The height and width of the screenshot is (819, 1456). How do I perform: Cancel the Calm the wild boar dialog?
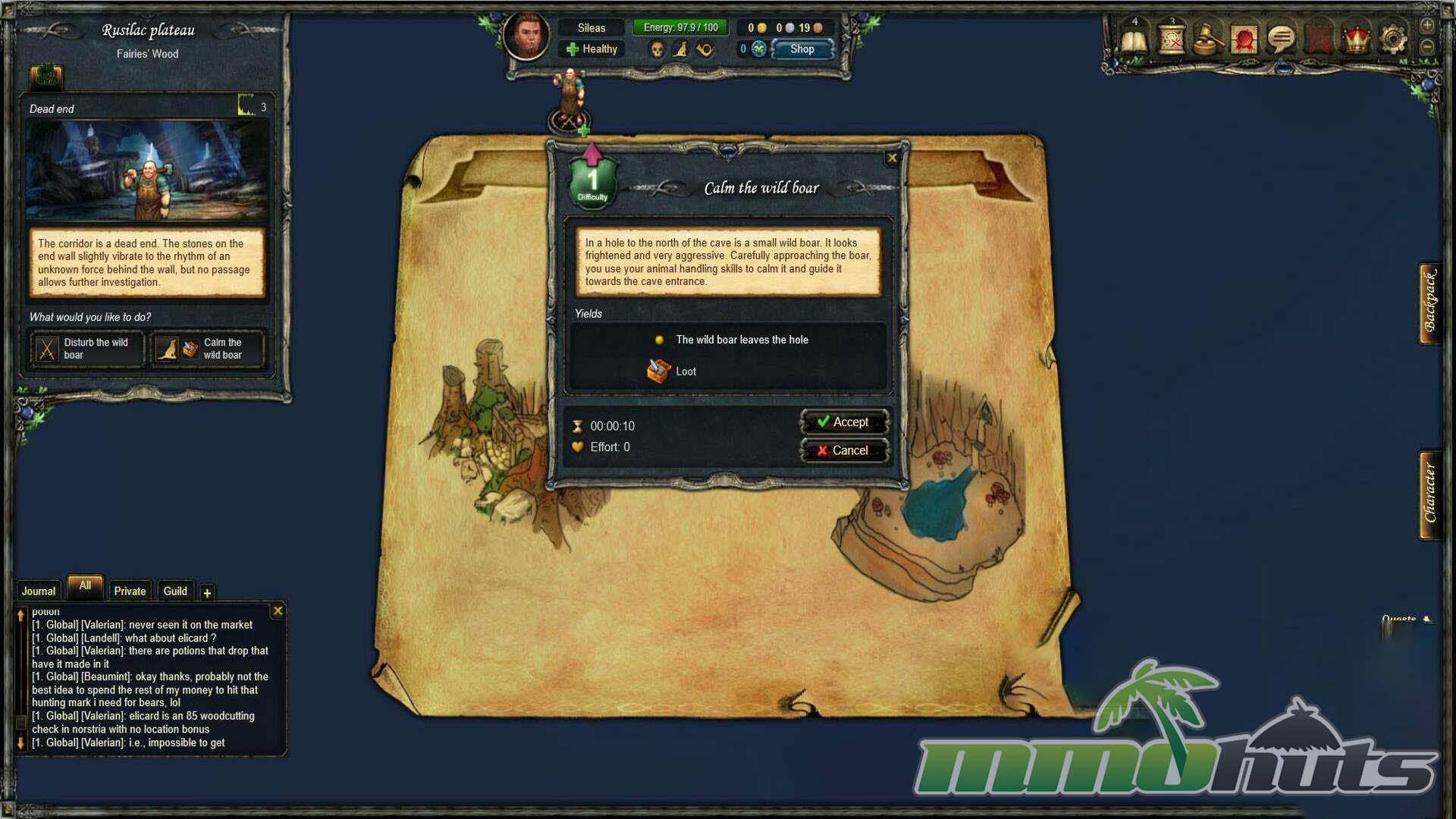[843, 450]
